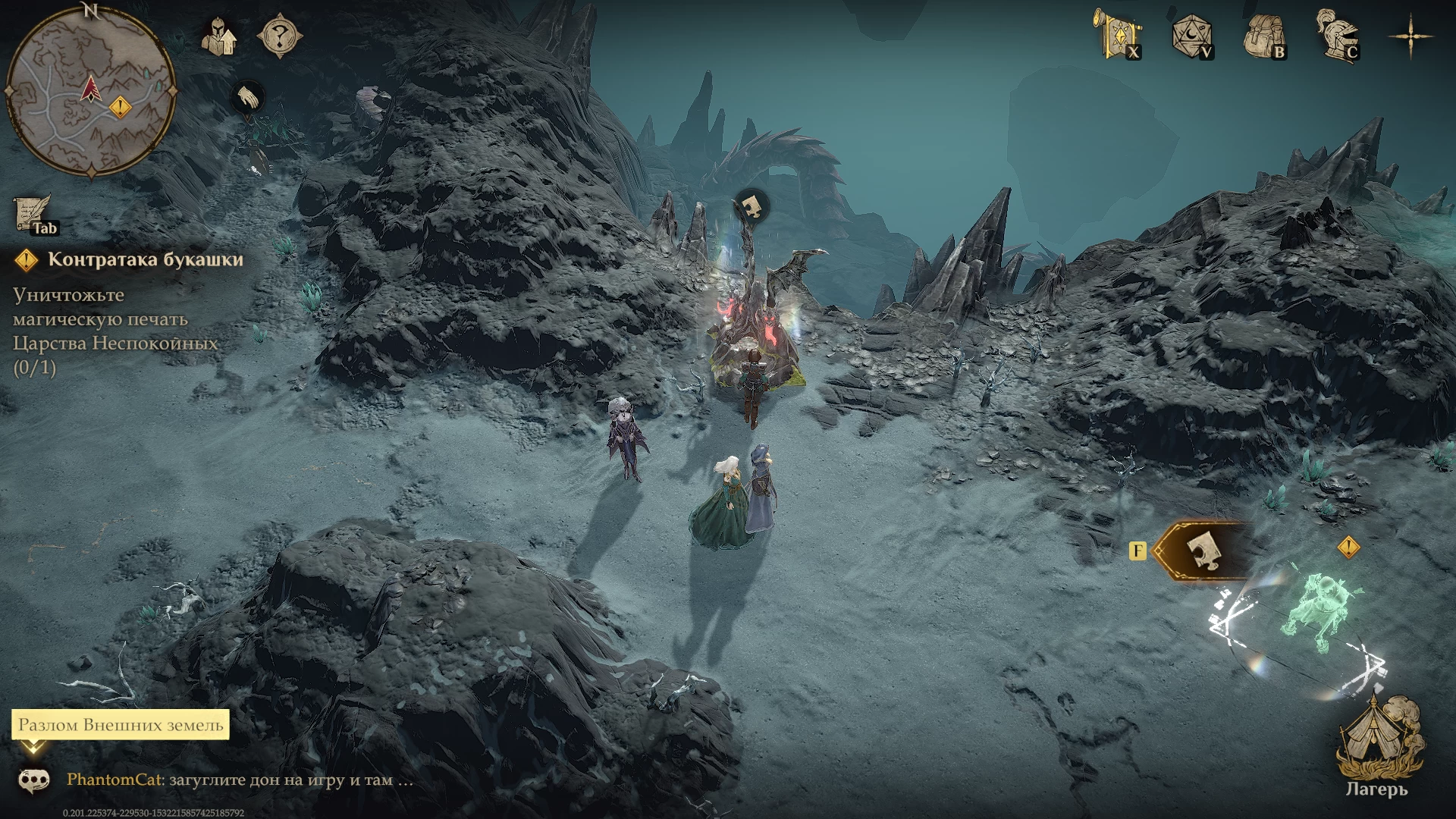Open the dice icon menu
1456x819 pixels.
coord(1191,36)
